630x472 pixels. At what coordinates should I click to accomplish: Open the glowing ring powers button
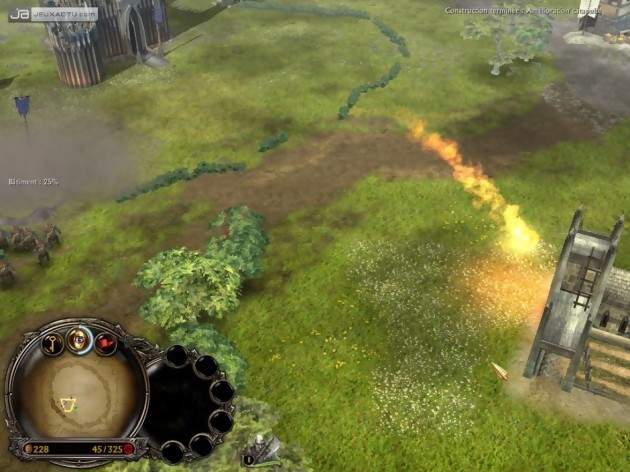click(81, 340)
